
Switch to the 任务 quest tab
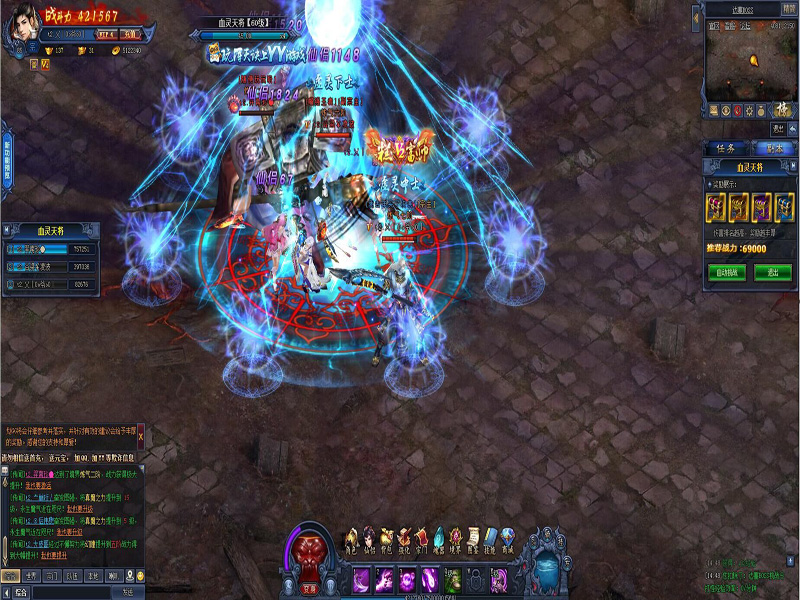click(x=726, y=148)
